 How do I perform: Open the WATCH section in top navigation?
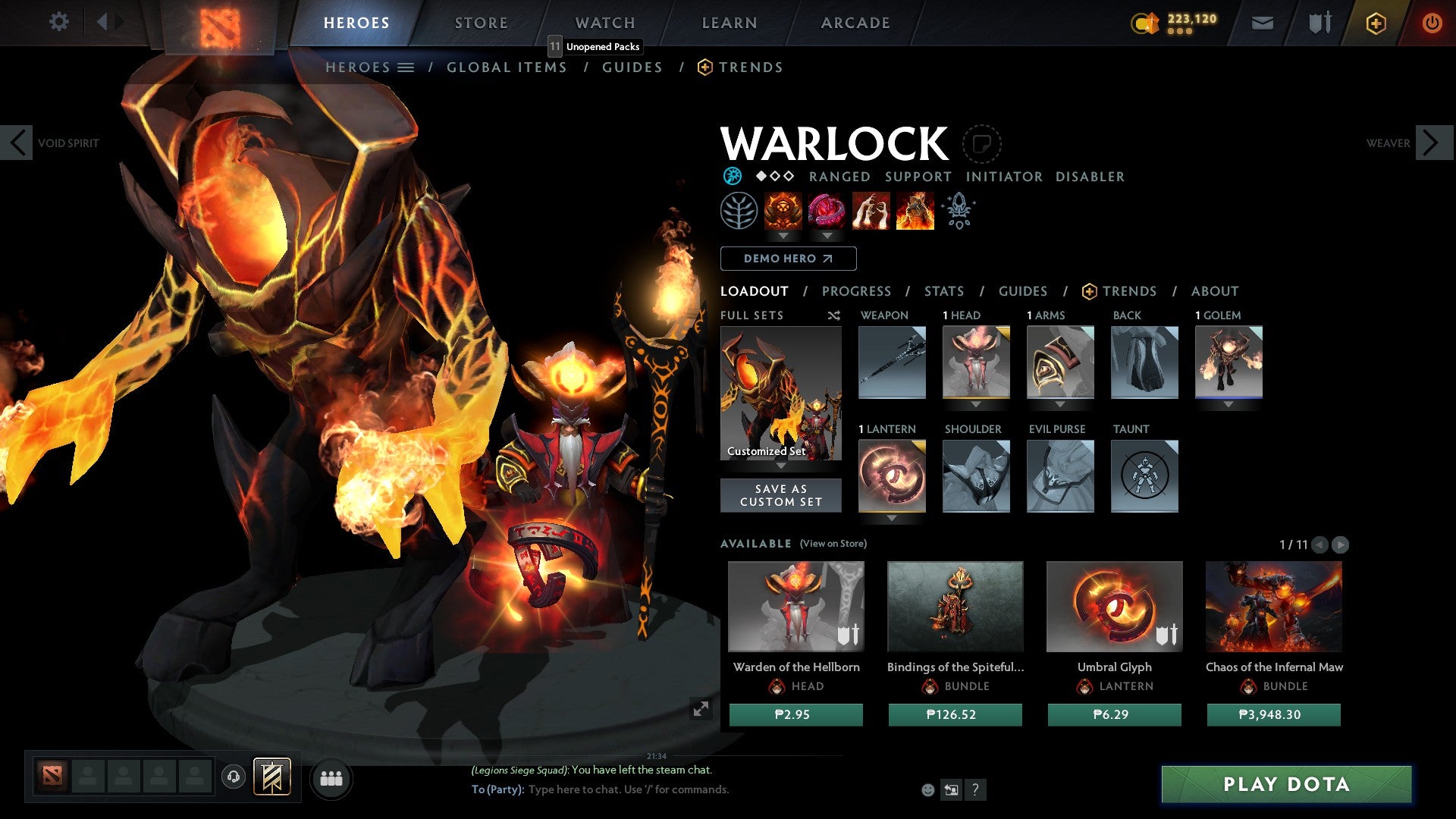point(604,22)
